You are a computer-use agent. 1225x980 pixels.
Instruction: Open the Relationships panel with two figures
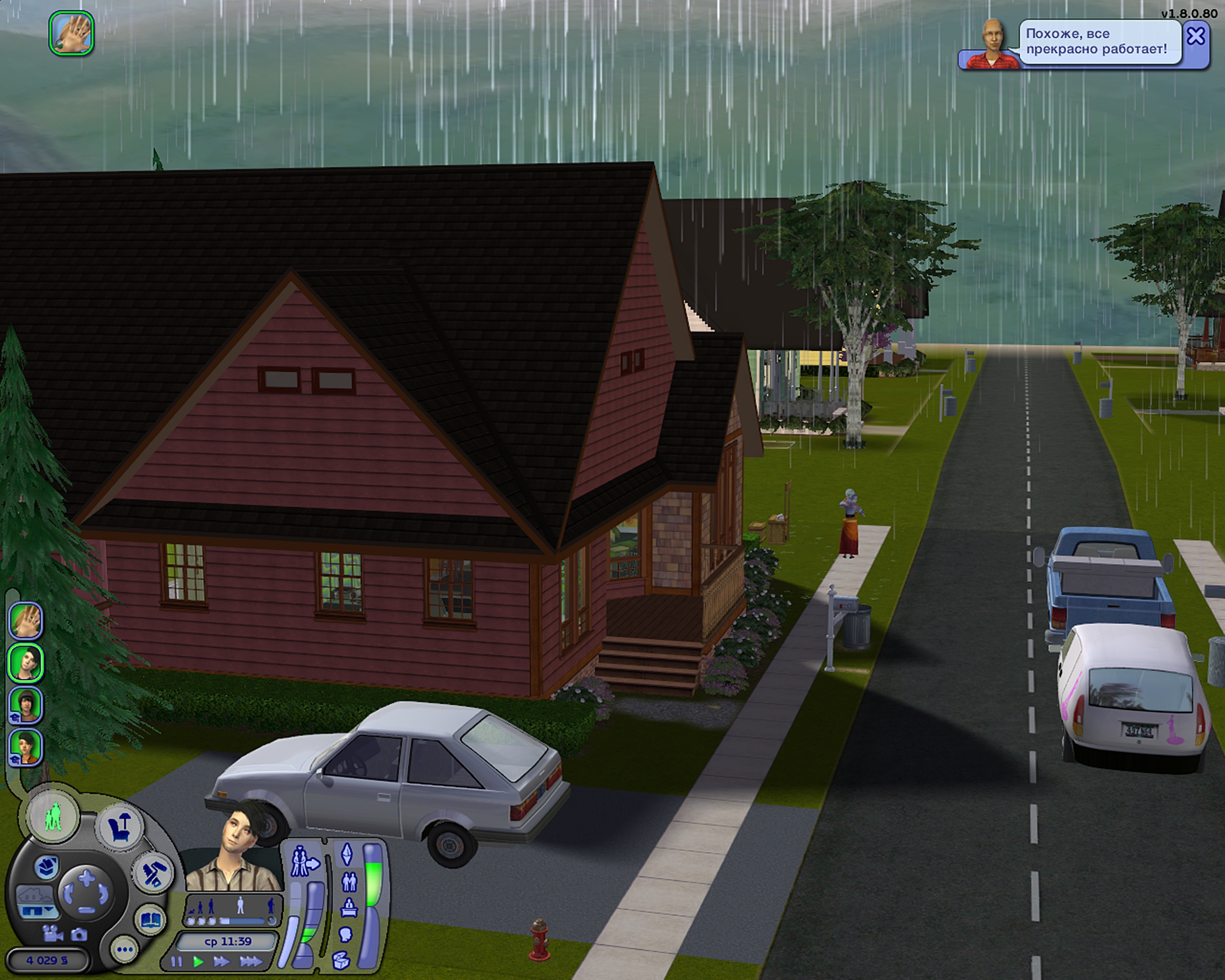(x=349, y=882)
